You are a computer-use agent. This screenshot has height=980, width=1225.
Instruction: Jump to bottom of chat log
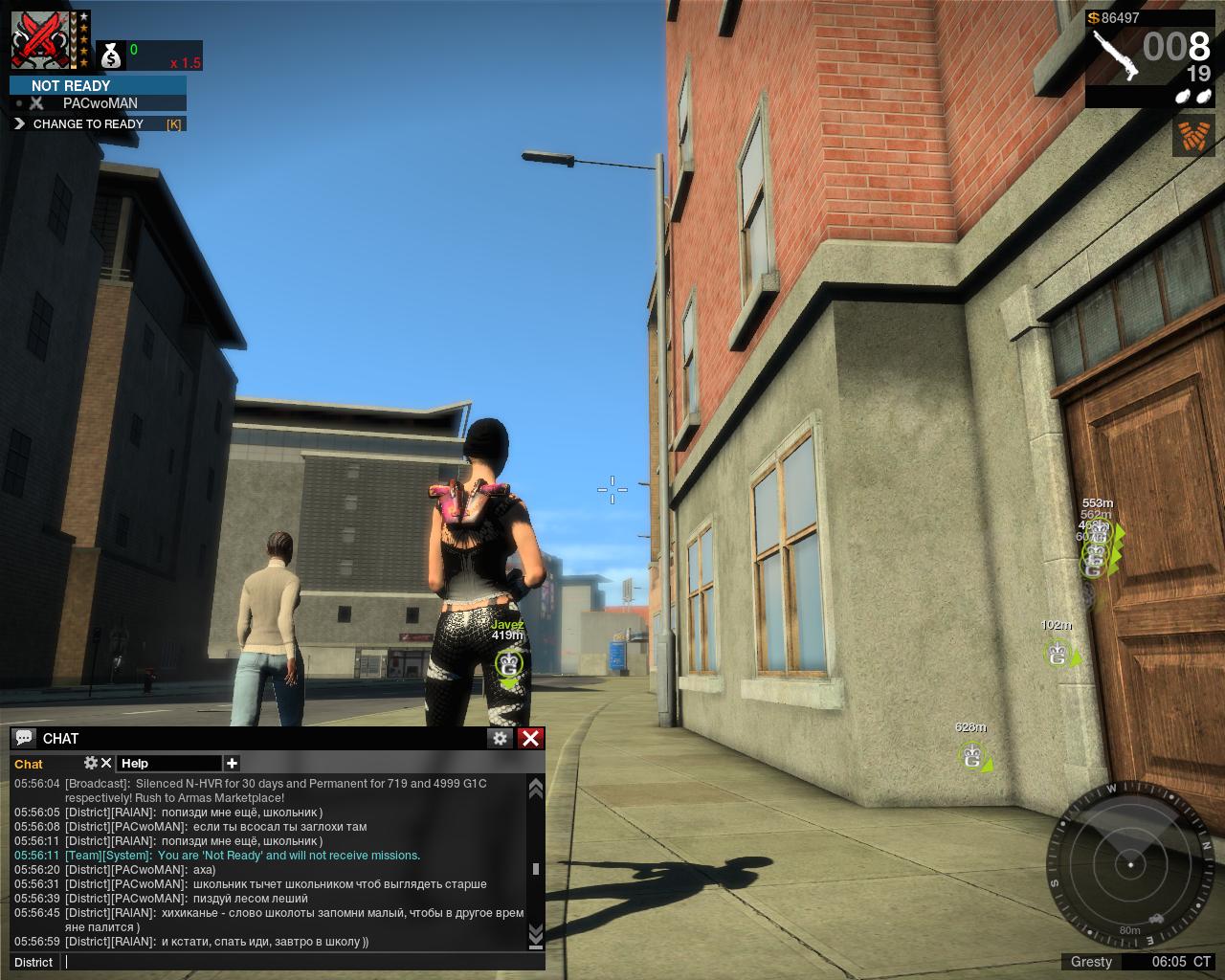point(535,933)
